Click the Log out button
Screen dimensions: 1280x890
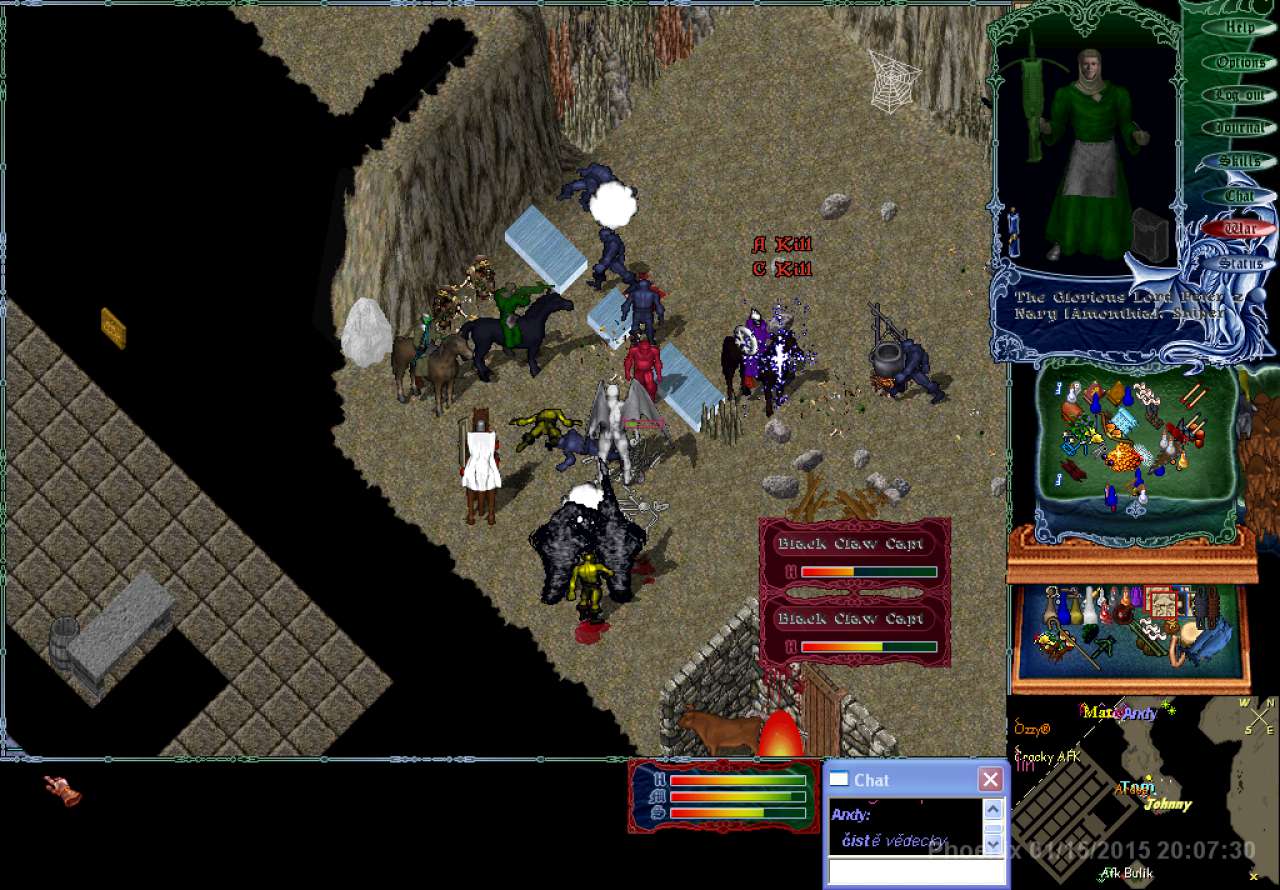[x=1241, y=95]
